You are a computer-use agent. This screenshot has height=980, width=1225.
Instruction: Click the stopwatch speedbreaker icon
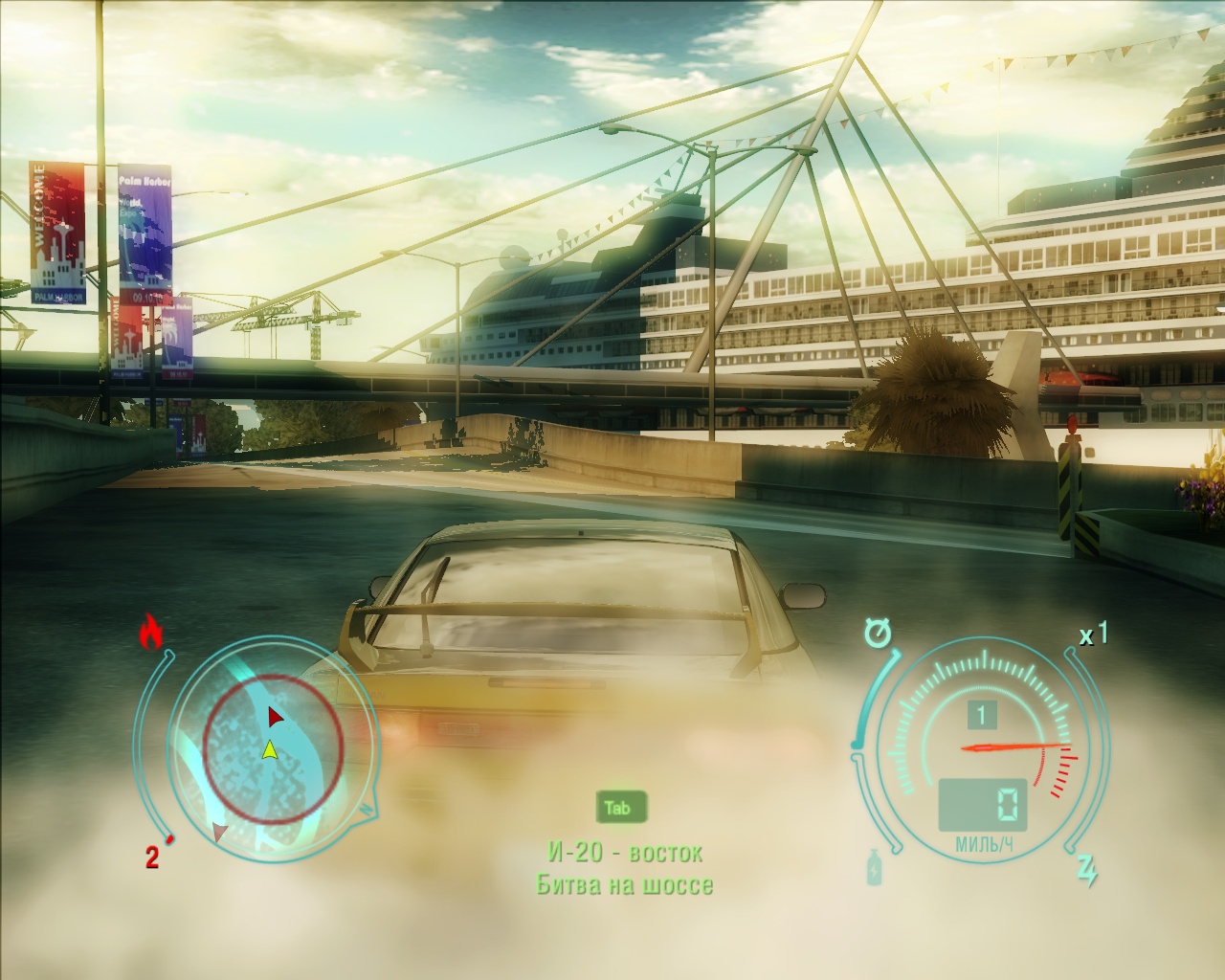876,633
